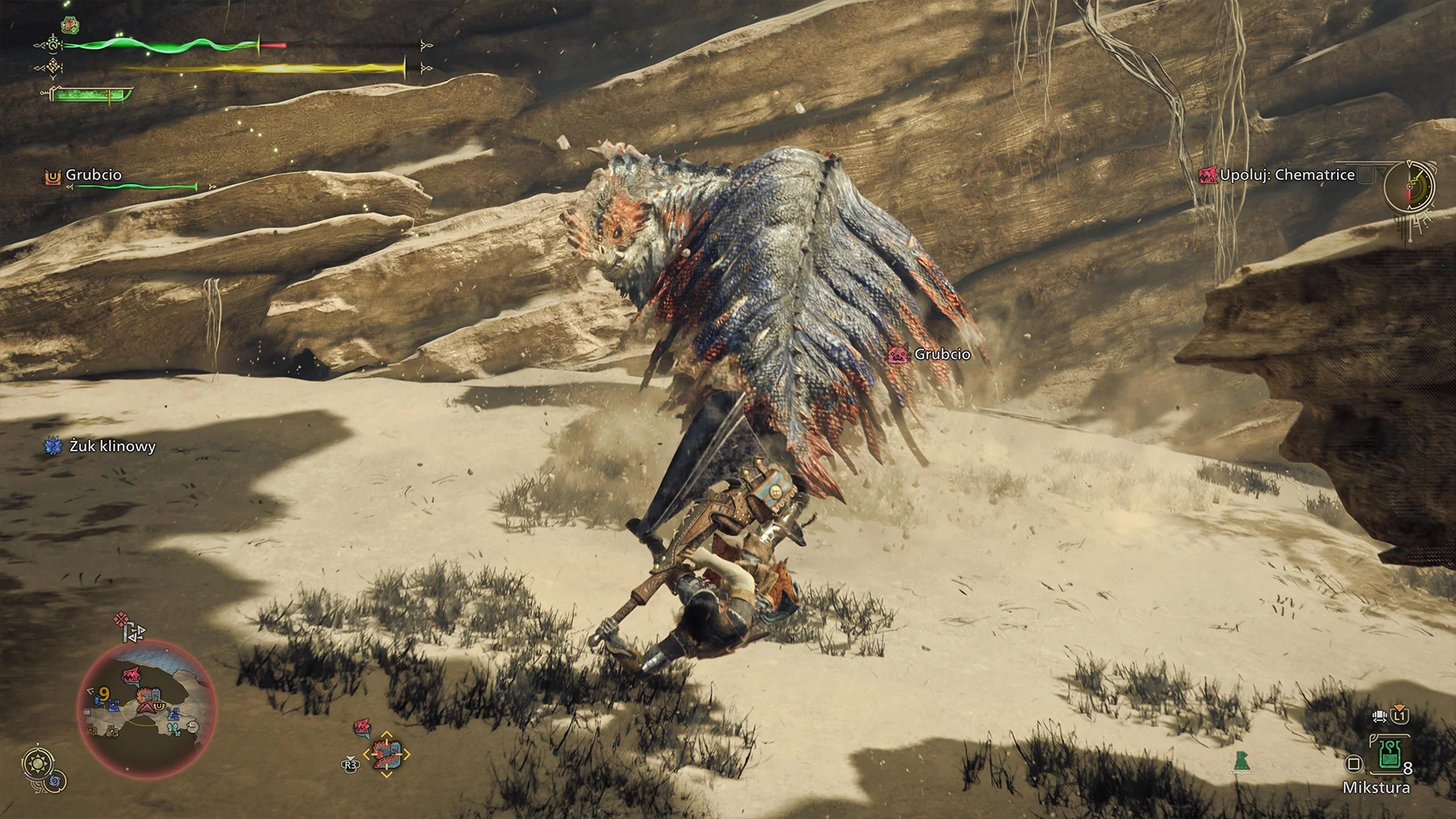Click the yellow number 9 minimap marker
This screenshot has width=1456, height=819.
pos(104,693)
